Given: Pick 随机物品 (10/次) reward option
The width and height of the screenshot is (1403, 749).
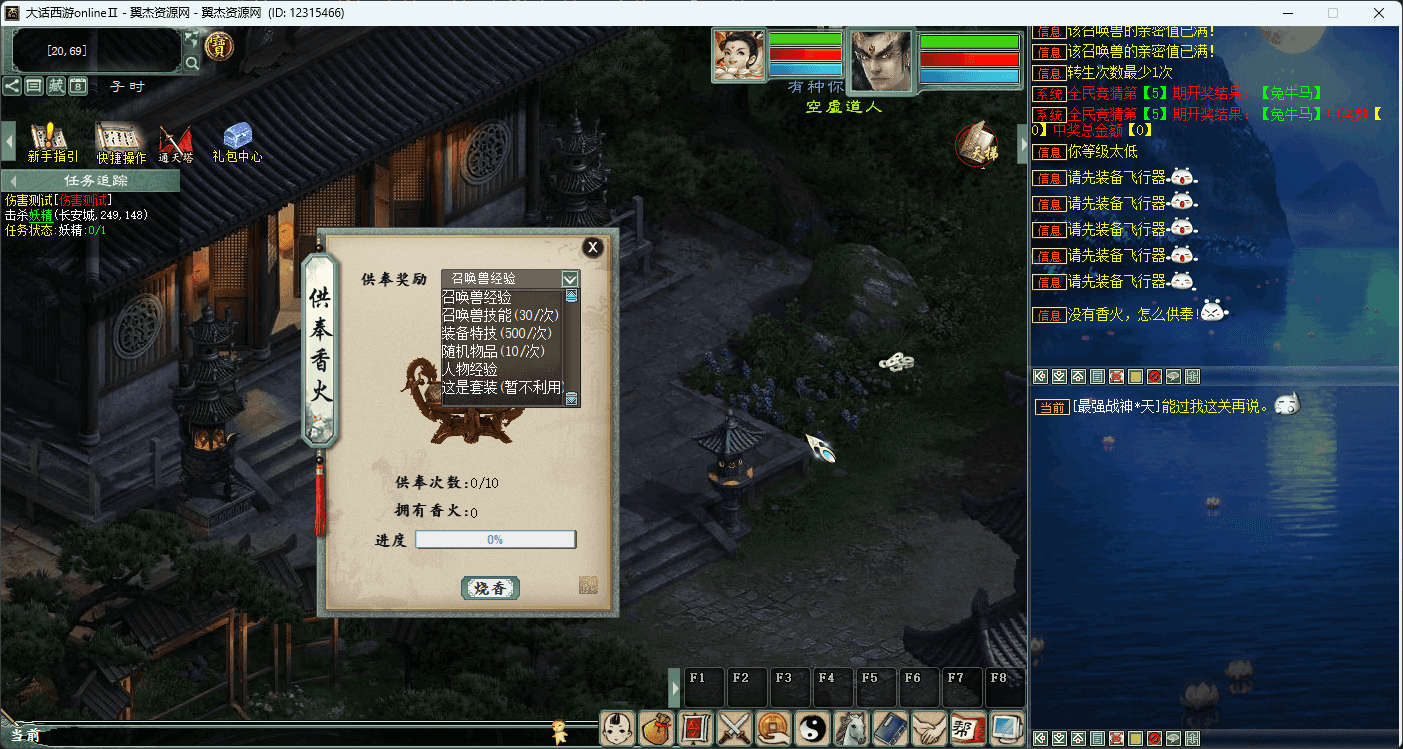Looking at the screenshot, I should 493,351.
